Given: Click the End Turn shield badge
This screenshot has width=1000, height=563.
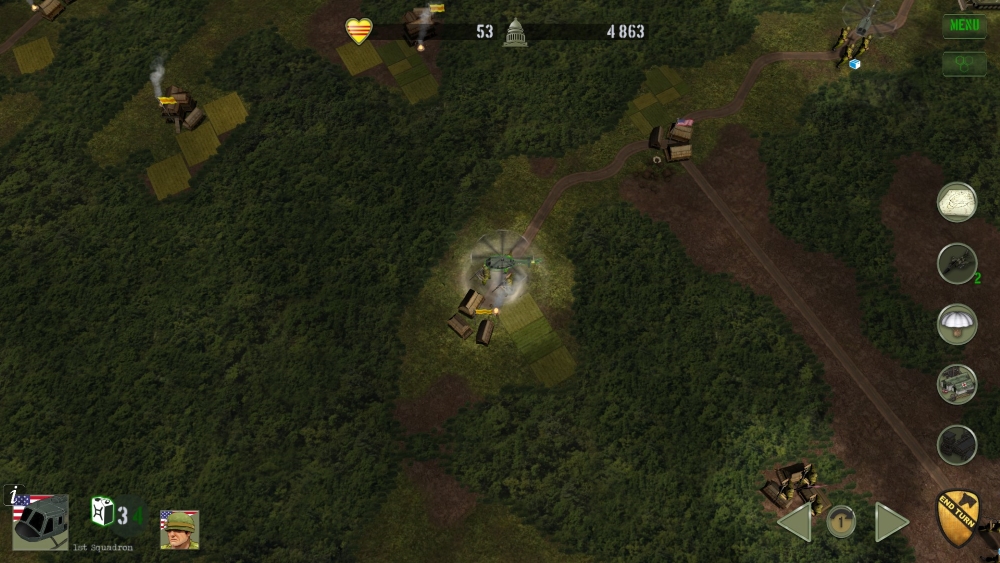Looking at the screenshot, I should pos(957,517).
